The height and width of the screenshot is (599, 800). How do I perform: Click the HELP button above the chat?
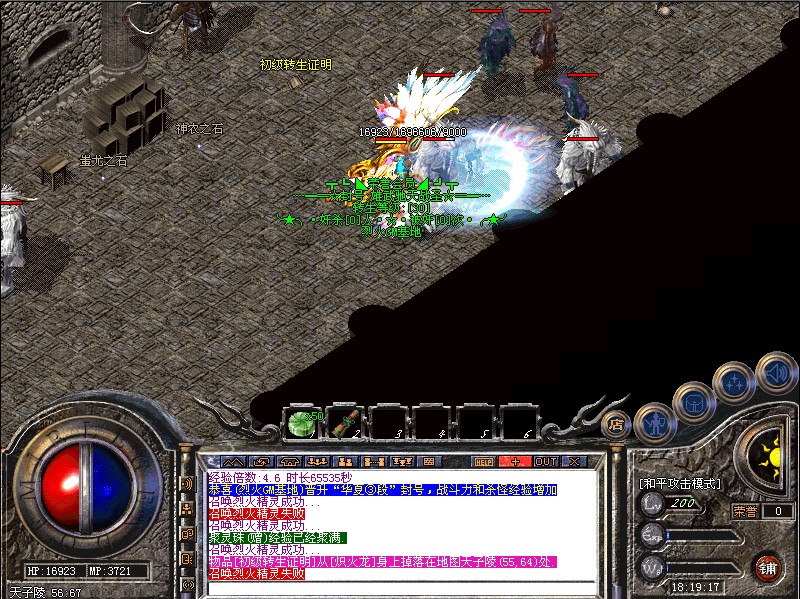484,462
